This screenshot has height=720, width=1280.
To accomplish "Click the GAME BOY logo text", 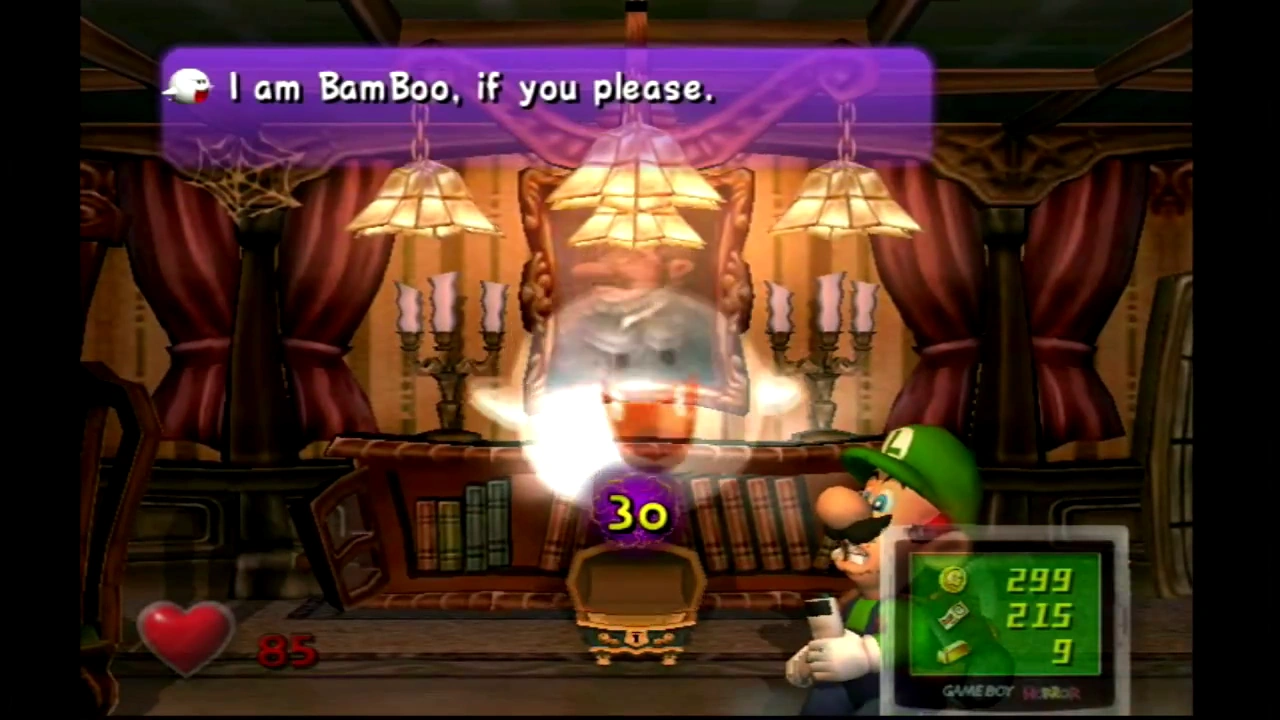I will (980, 691).
